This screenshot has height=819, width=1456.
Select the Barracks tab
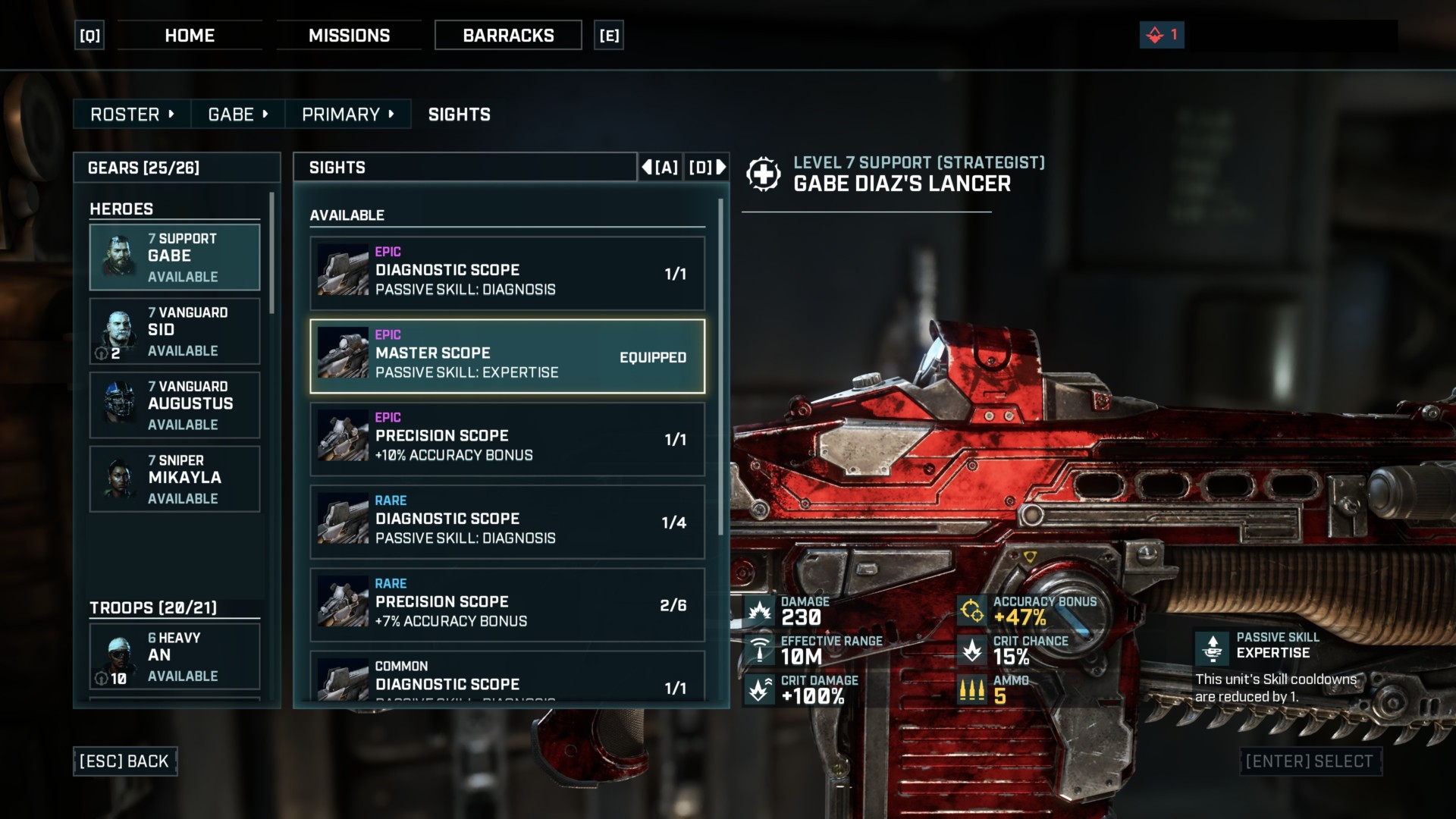pyautogui.click(x=508, y=36)
